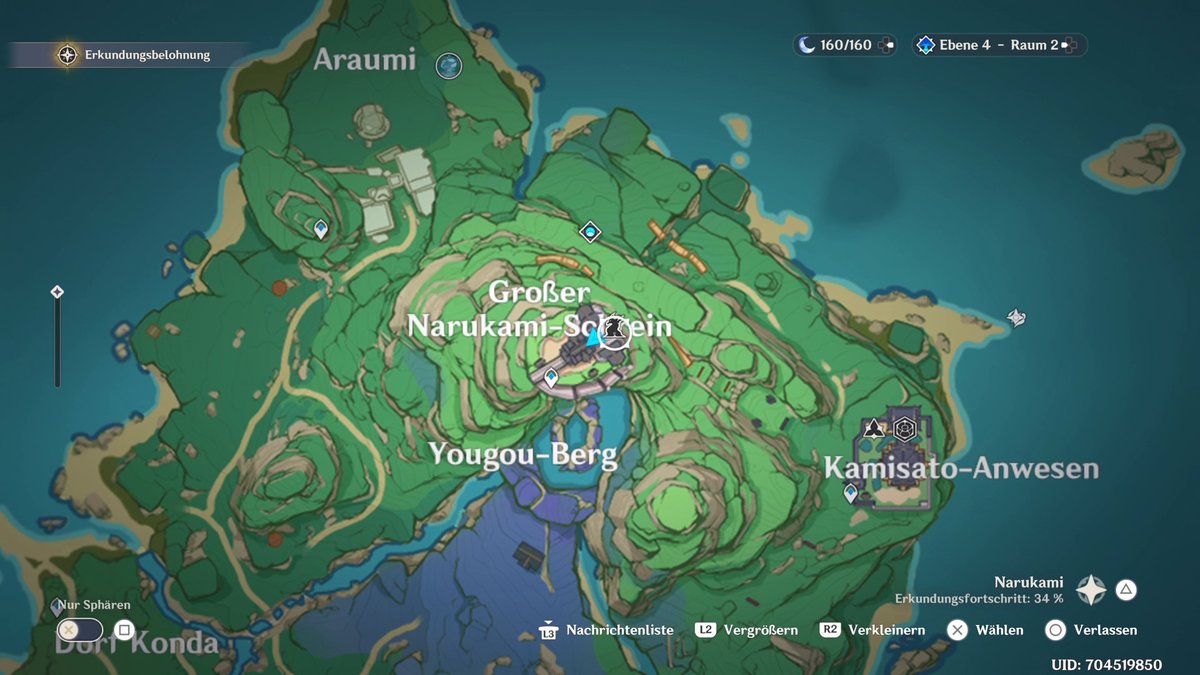Select the teleport waypoint below Großer Narukami-Schrein

pos(551,377)
